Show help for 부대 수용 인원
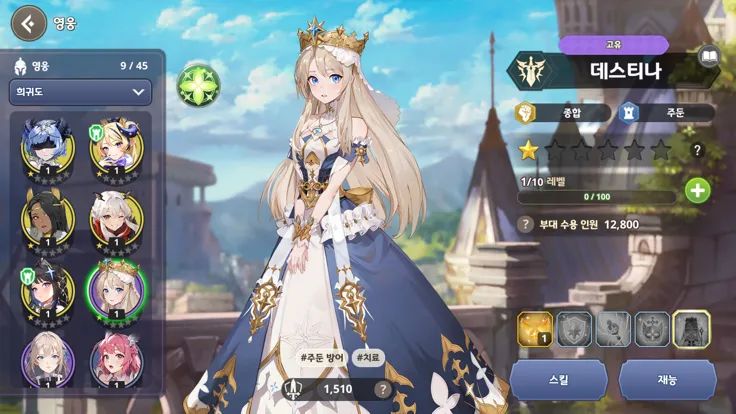Image resolution: width=736 pixels, height=414 pixels. [526, 224]
